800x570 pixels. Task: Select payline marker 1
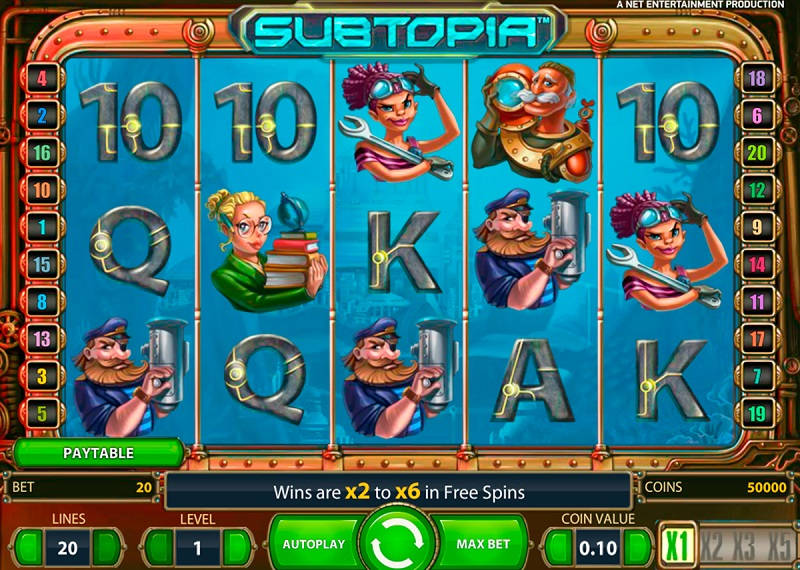pyautogui.click(x=43, y=227)
